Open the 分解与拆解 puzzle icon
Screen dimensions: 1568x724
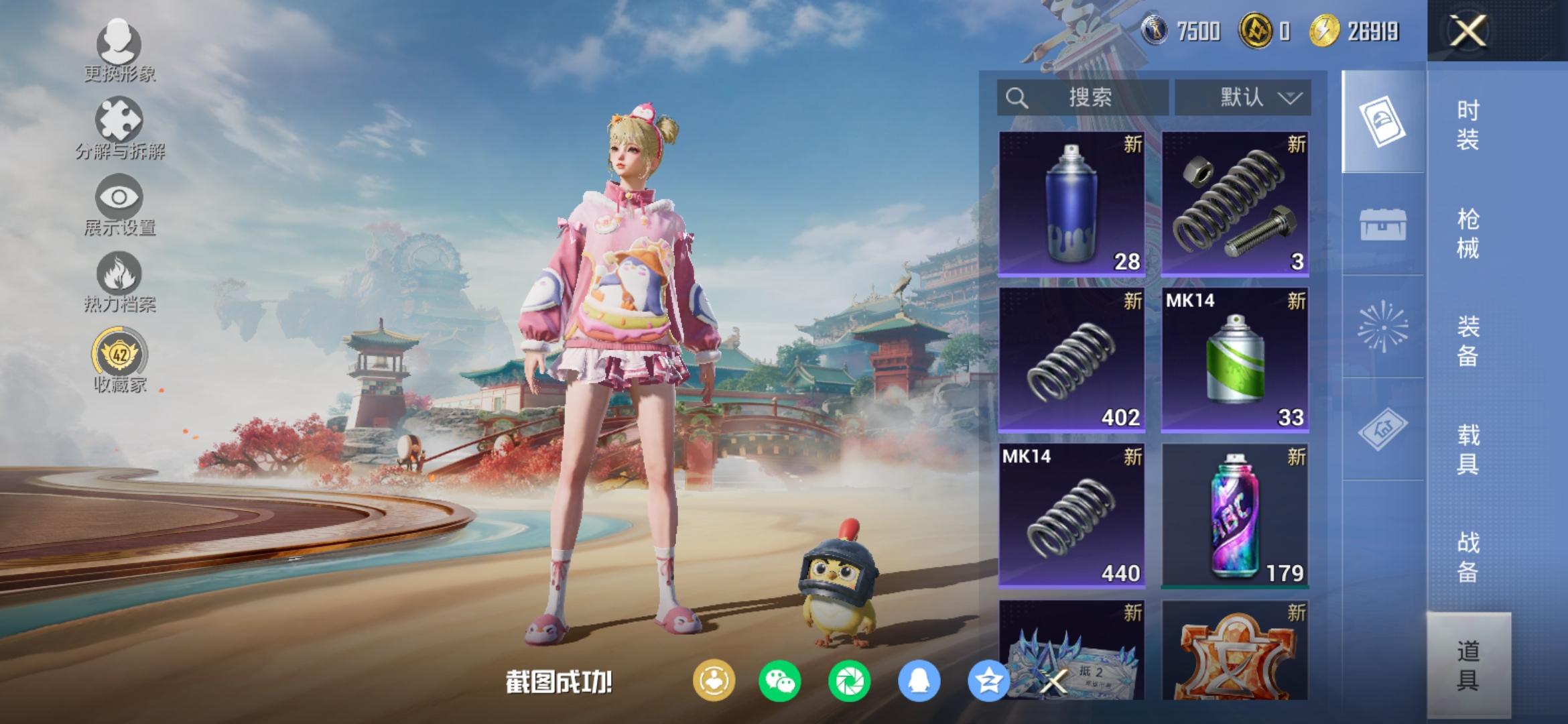click(x=119, y=127)
